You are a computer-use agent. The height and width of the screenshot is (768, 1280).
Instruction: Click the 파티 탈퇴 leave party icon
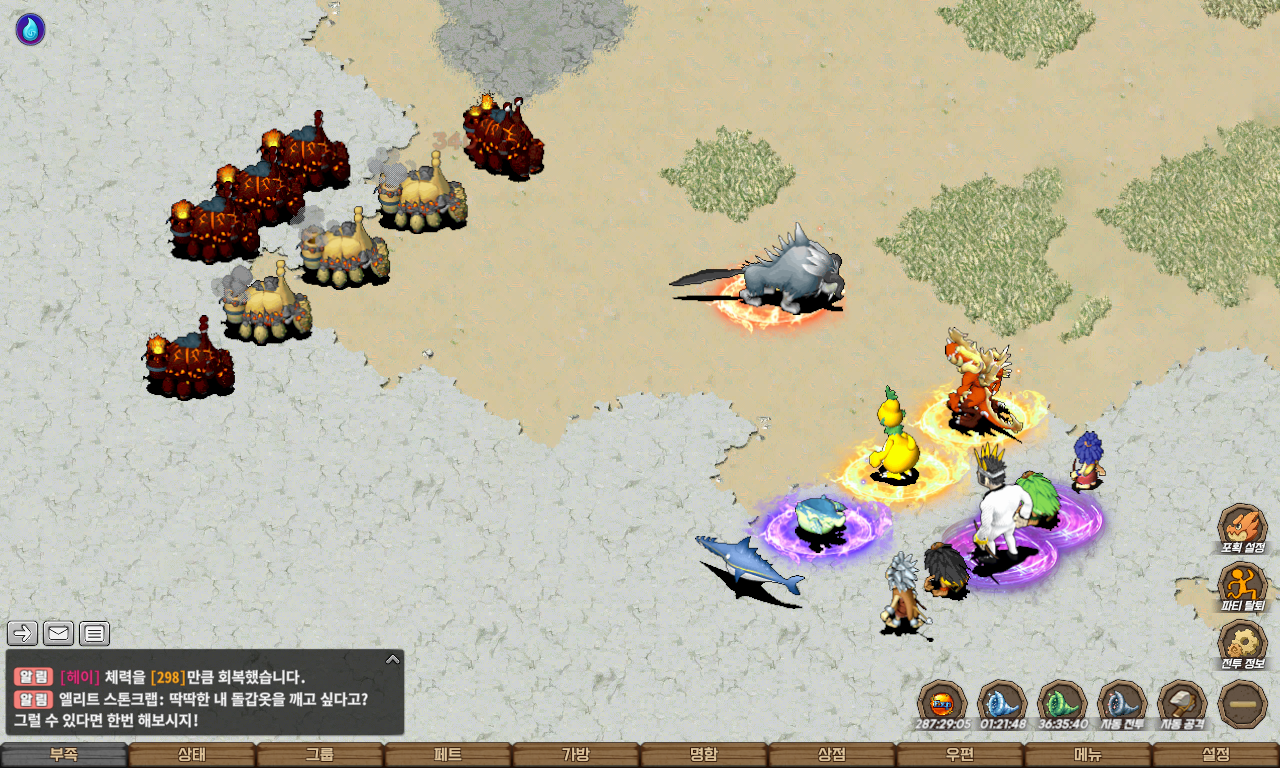(x=1242, y=587)
